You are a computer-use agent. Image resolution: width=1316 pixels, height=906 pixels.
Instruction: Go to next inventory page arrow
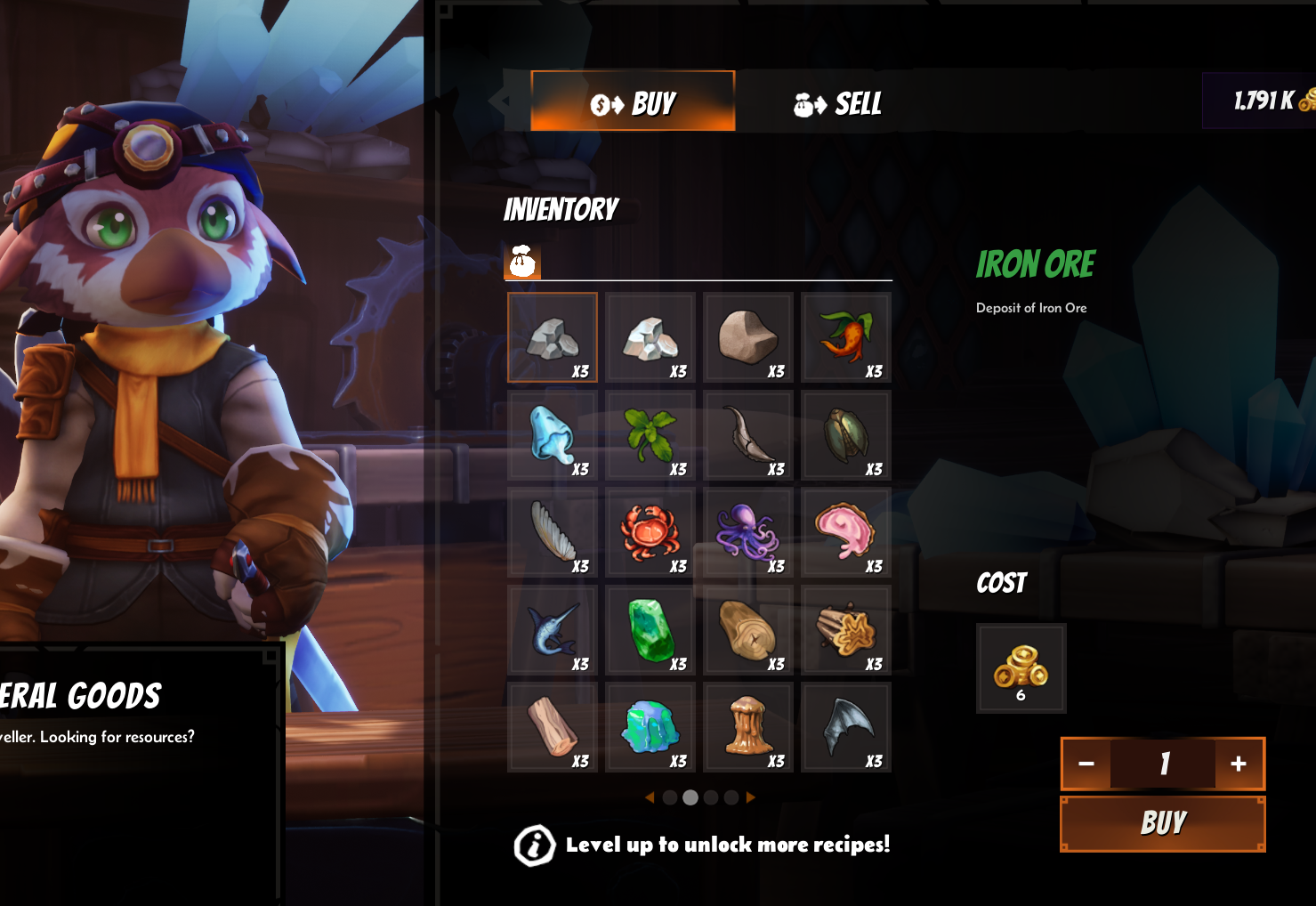[751, 797]
